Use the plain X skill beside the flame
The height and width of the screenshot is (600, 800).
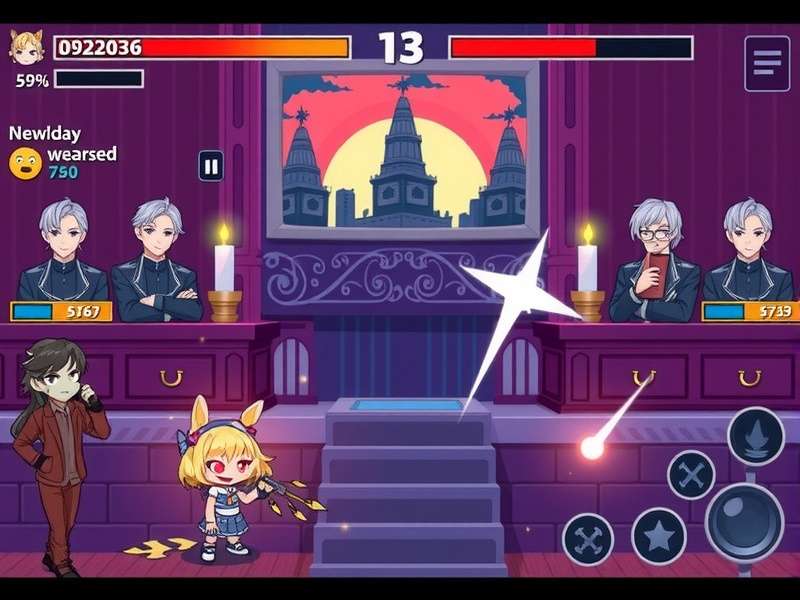click(691, 474)
